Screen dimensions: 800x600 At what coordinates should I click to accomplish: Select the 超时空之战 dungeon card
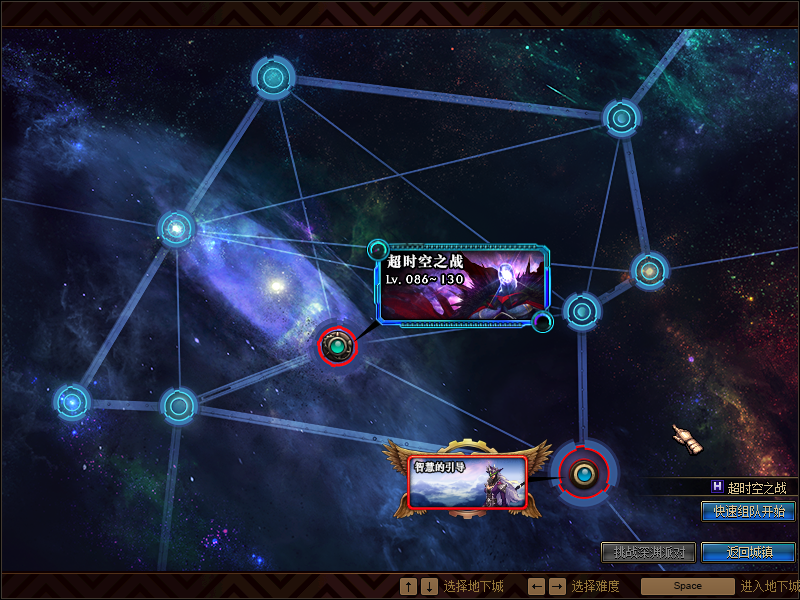(463, 284)
